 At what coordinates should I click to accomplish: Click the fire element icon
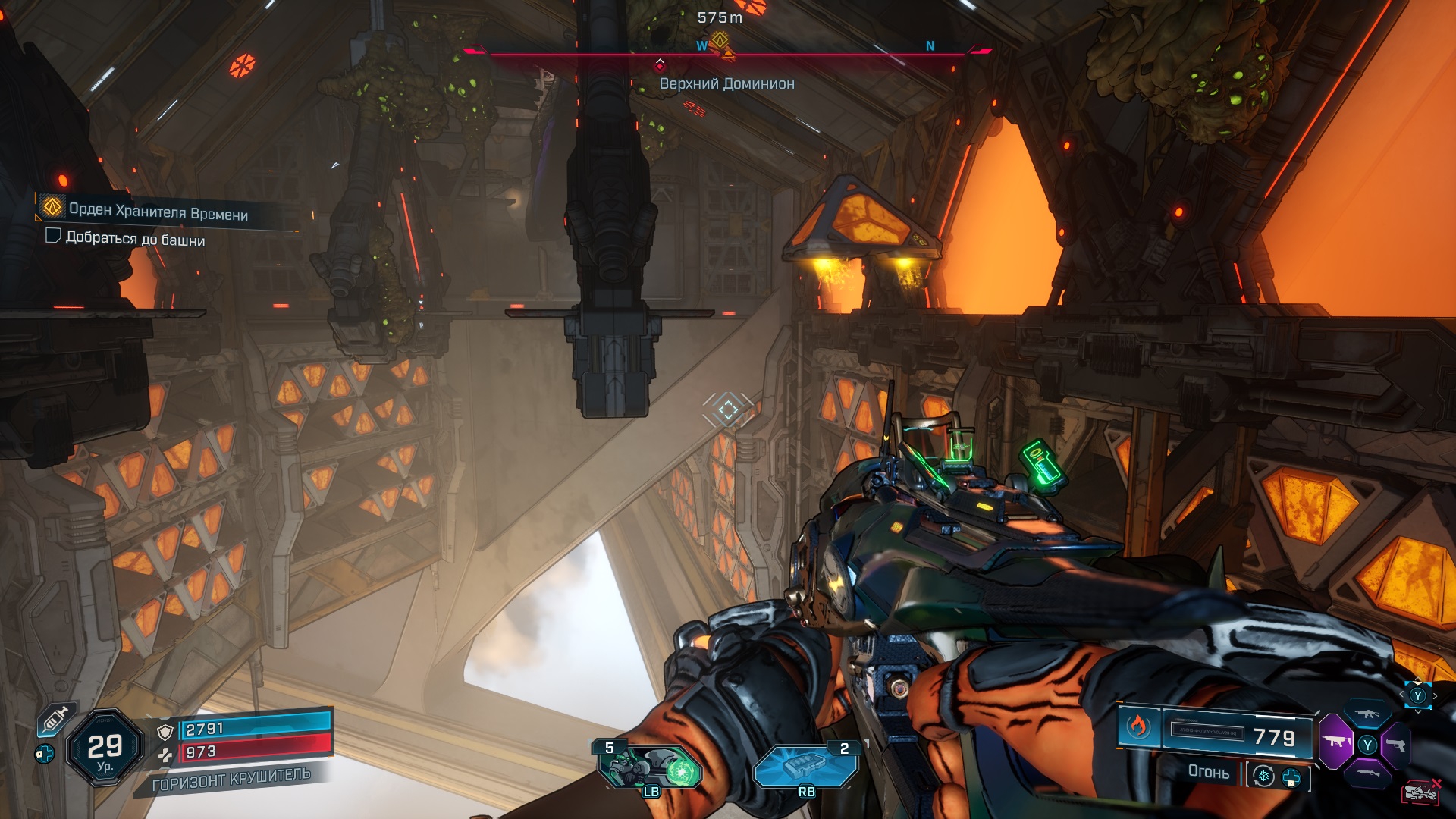pos(1137,726)
